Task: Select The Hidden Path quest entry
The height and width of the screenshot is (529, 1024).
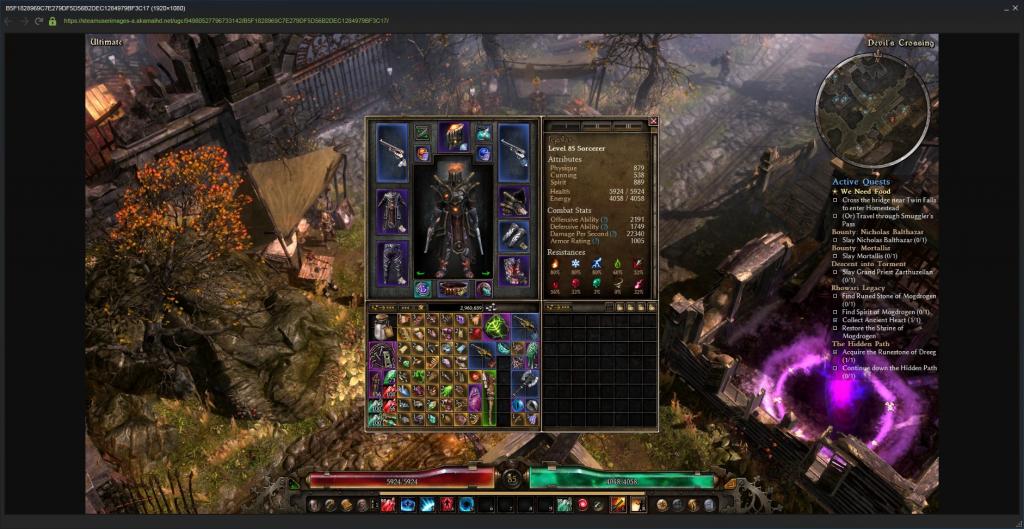Action: [866, 344]
